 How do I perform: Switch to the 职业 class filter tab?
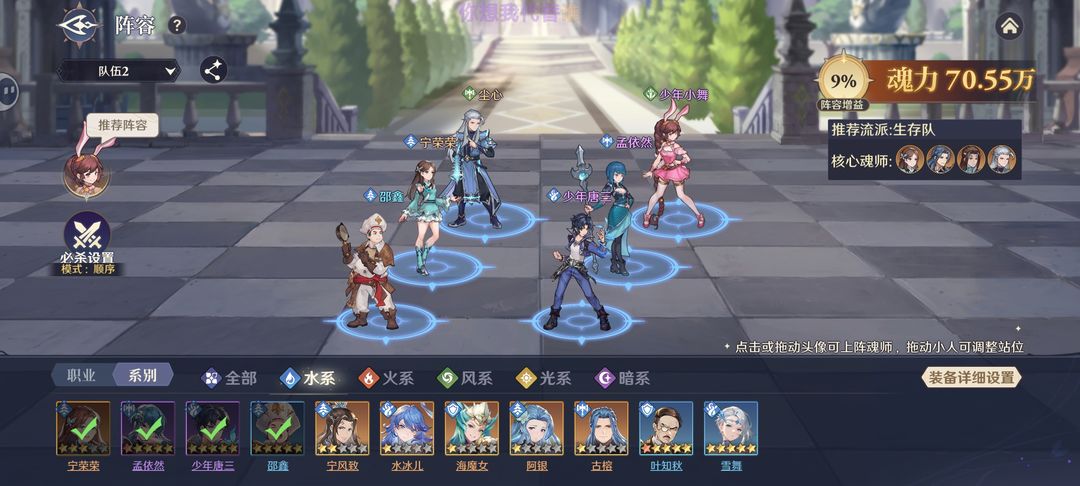click(x=81, y=375)
